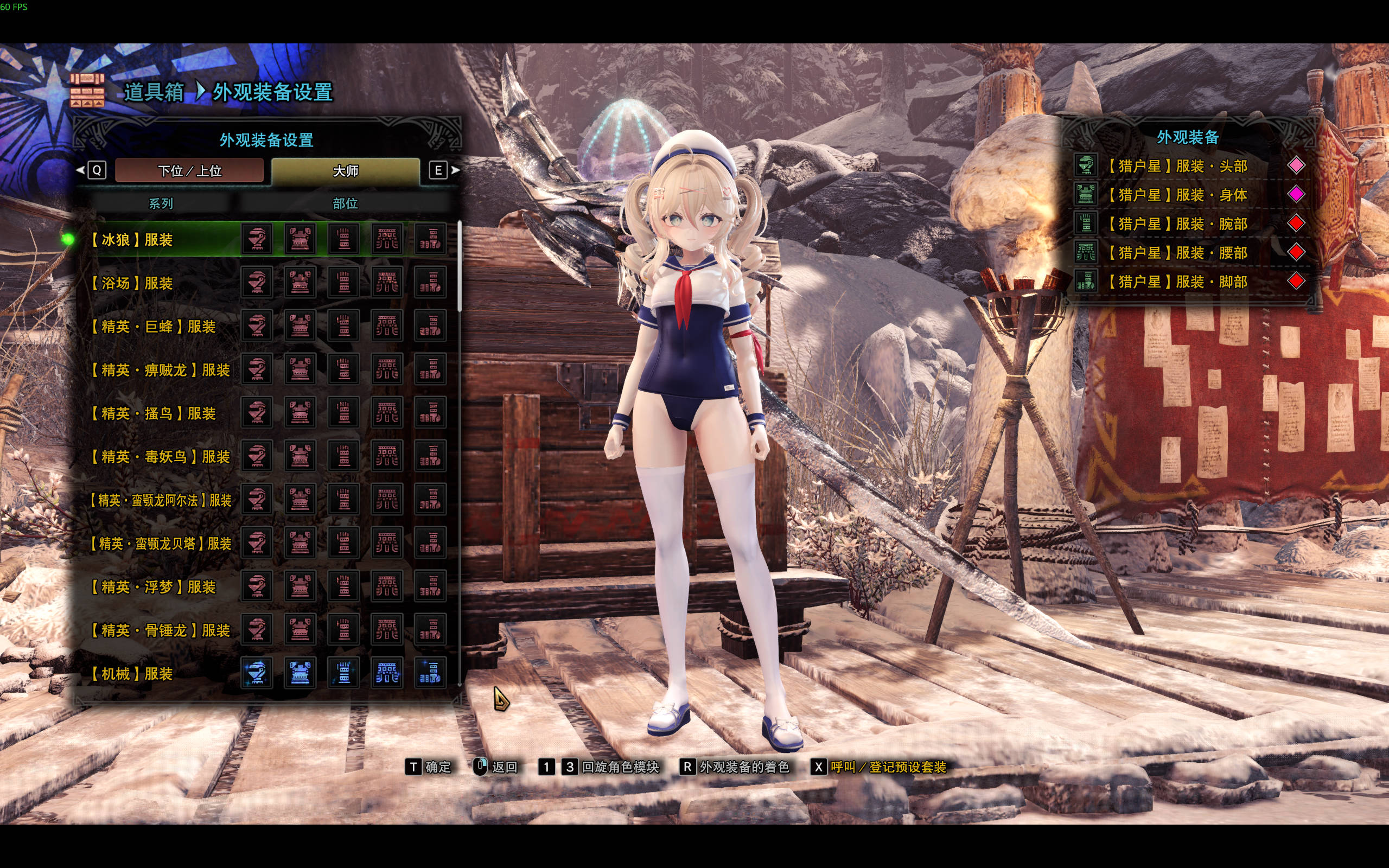Toggle the leg piece of 【精英·骨锤龙】服装
The image size is (1389, 868).
pyautogui.click(x=431, y=631)
